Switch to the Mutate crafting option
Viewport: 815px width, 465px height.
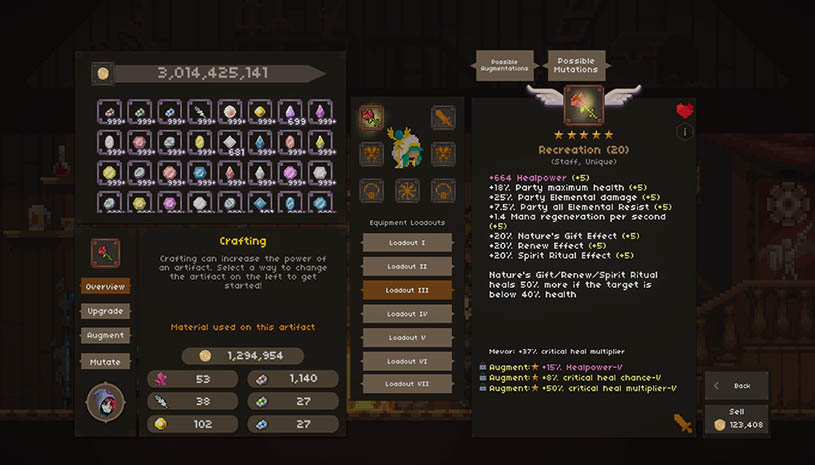[x=105, y=361]
